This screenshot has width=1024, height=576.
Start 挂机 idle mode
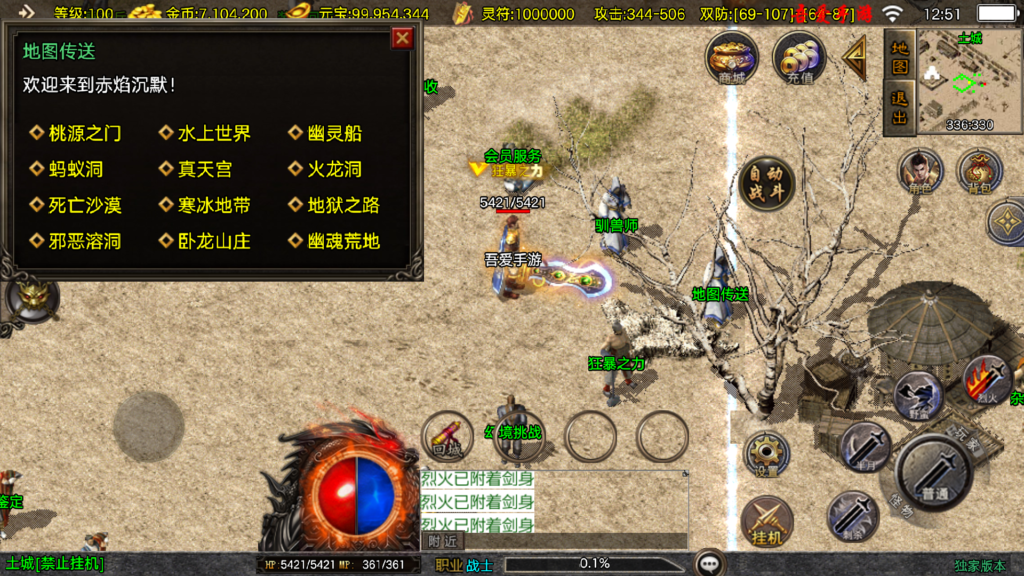766,522
